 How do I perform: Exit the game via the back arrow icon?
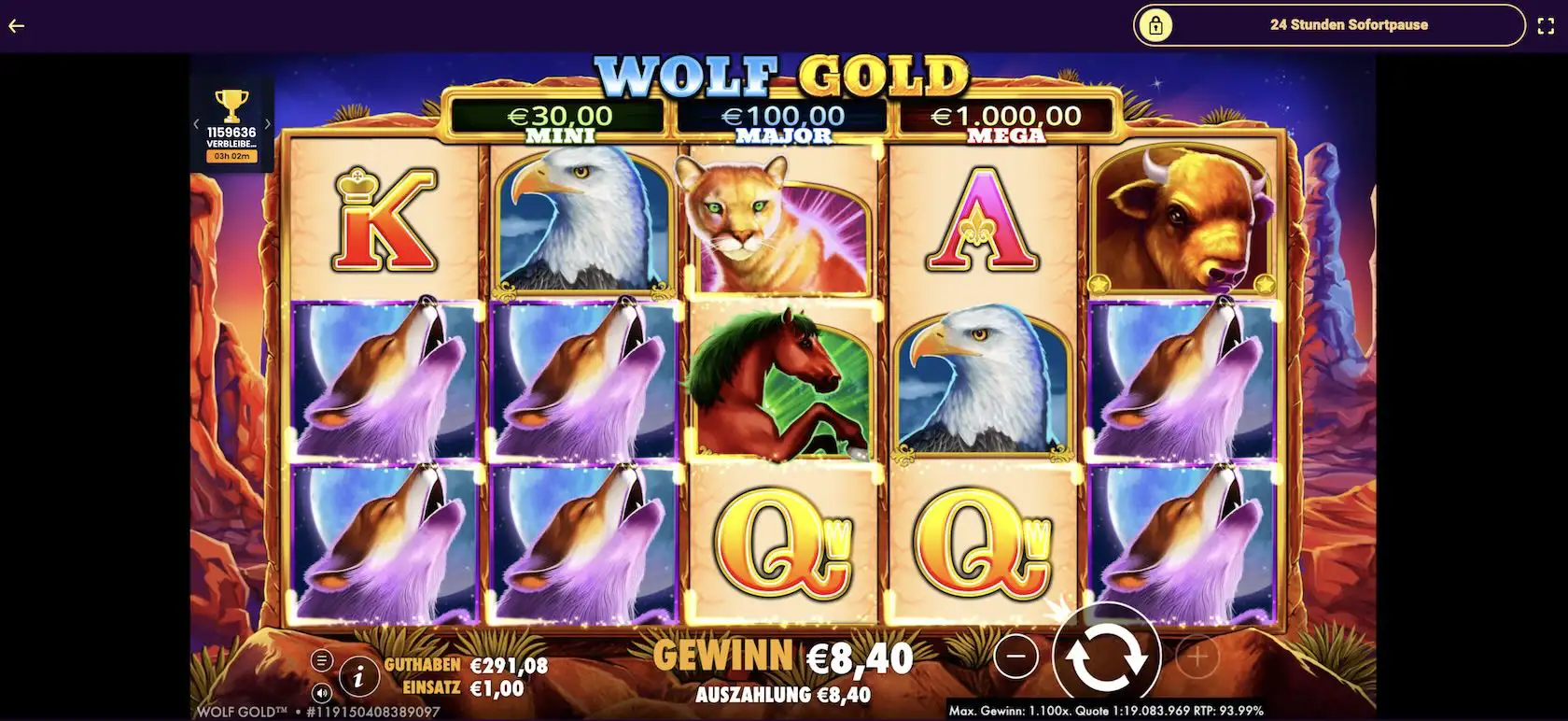15,25
